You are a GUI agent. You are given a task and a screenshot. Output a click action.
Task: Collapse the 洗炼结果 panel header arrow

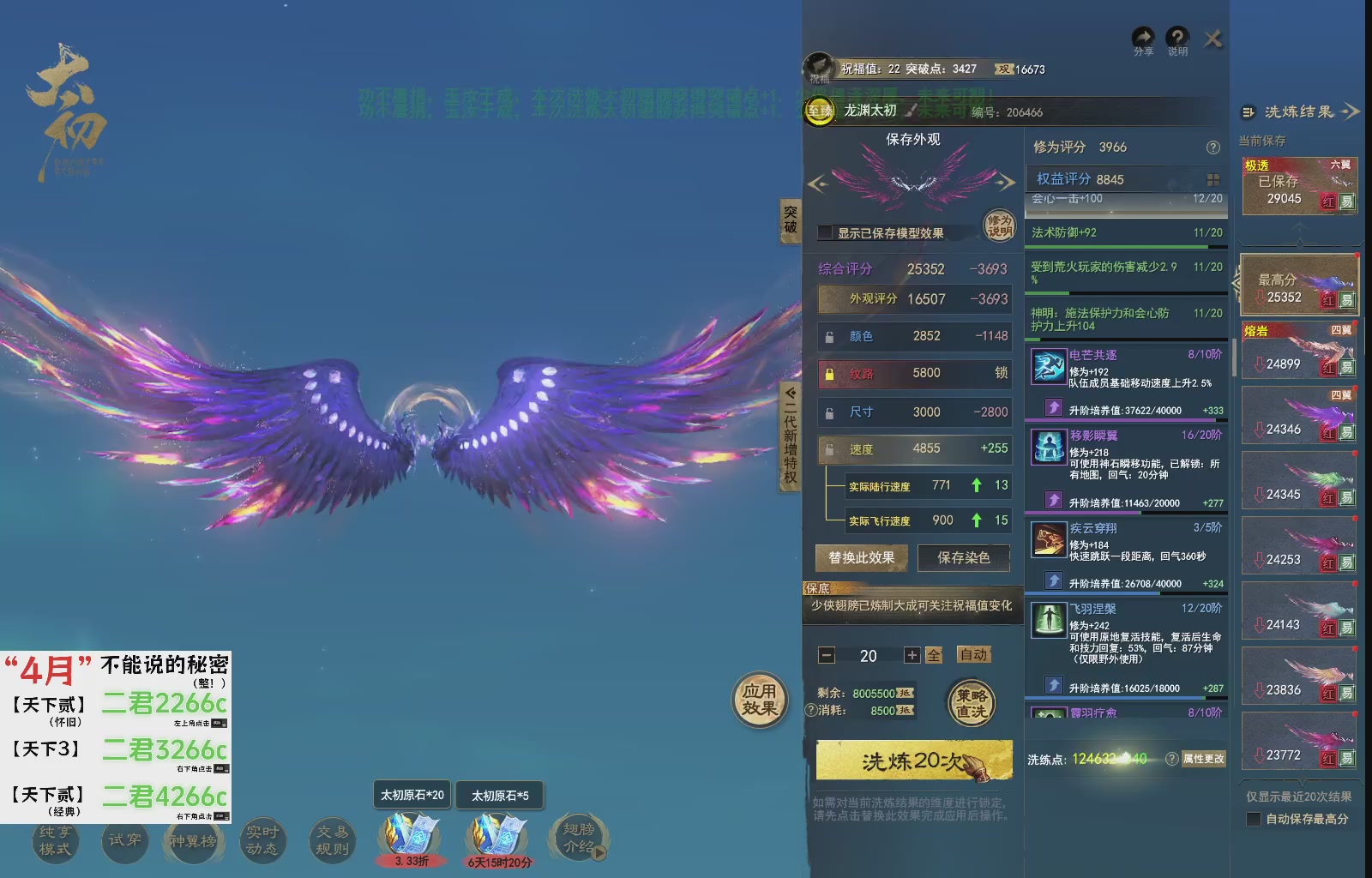point(1351,111)
